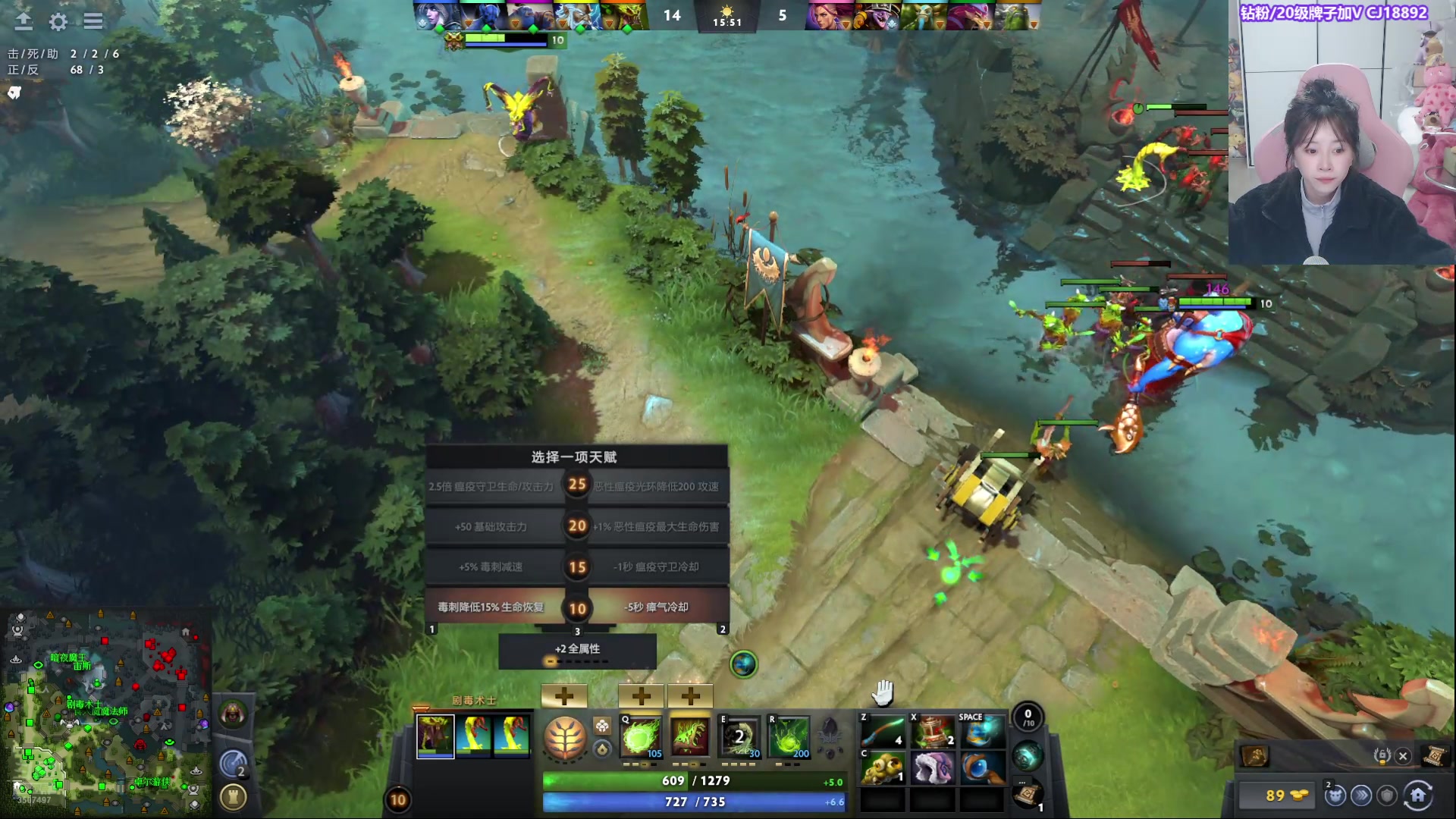Viewport: 1456px width, 819px height.
Task: Choose the level 10 talent -5秒 瘴气冷却
Action: coord(657,607)
